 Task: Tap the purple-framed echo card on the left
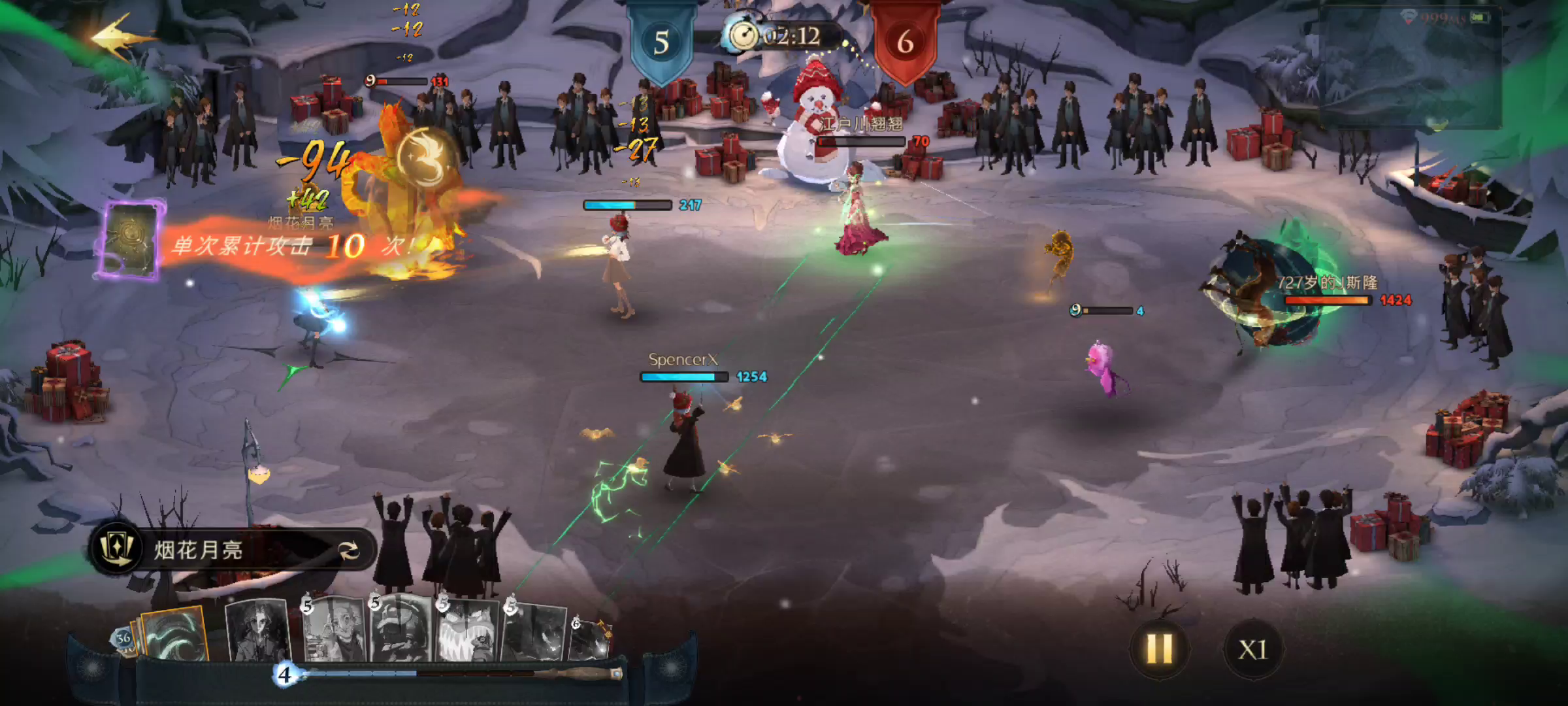[132, 241]
